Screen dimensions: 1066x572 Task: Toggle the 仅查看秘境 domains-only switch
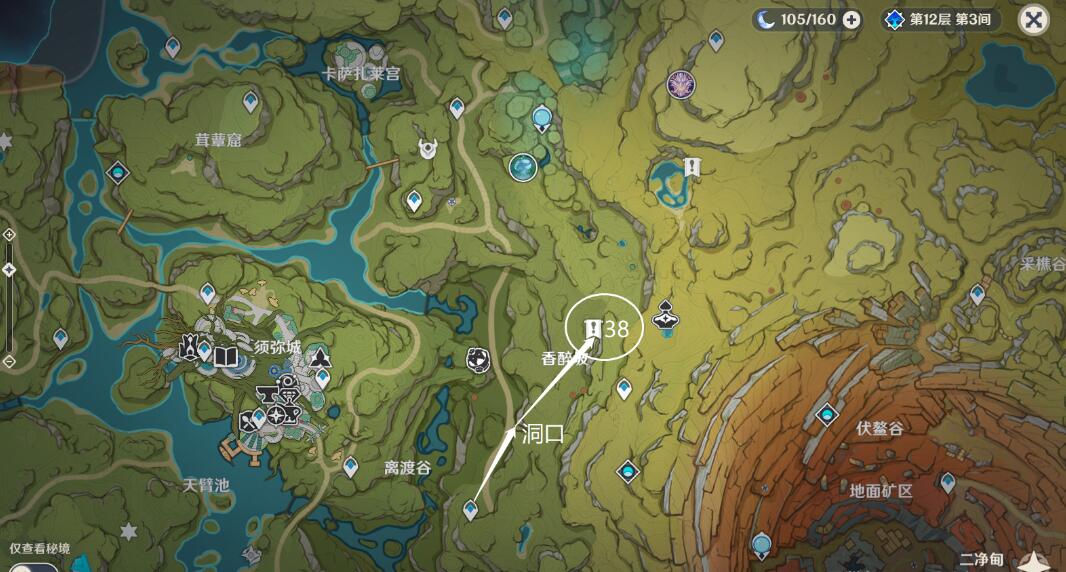coord(30,567)
